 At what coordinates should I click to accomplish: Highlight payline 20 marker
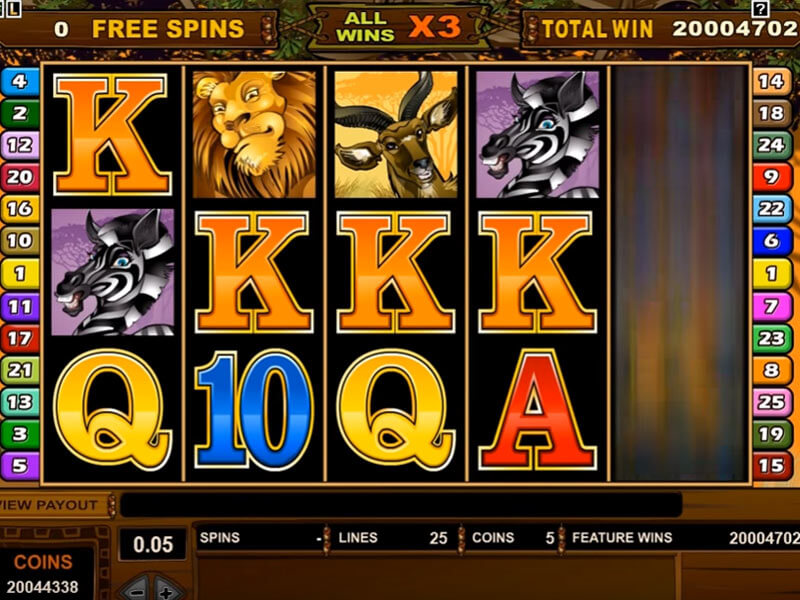point(20,177)
